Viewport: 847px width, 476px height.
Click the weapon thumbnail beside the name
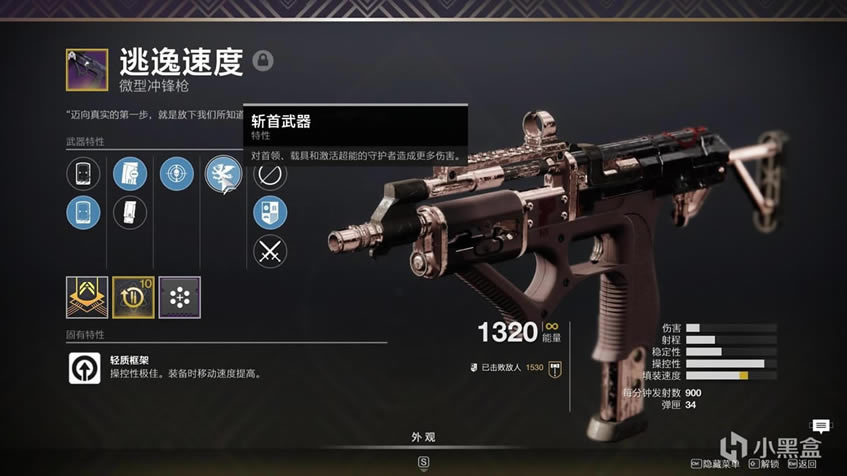87,69
